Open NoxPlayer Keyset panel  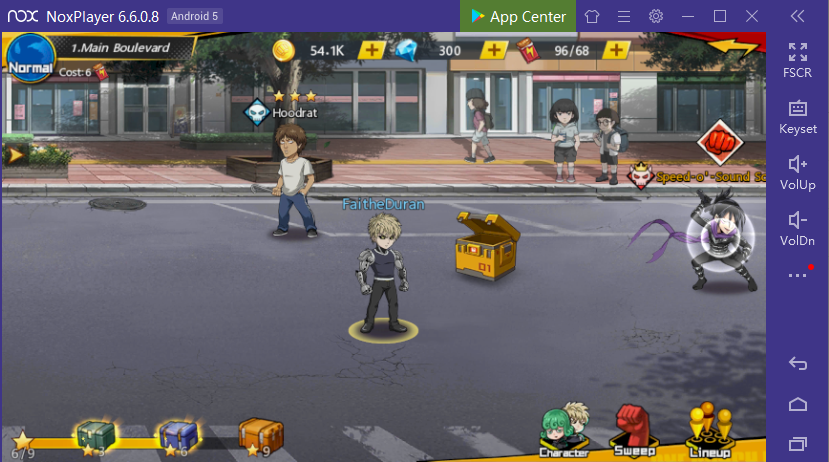[x=798, y=116]
